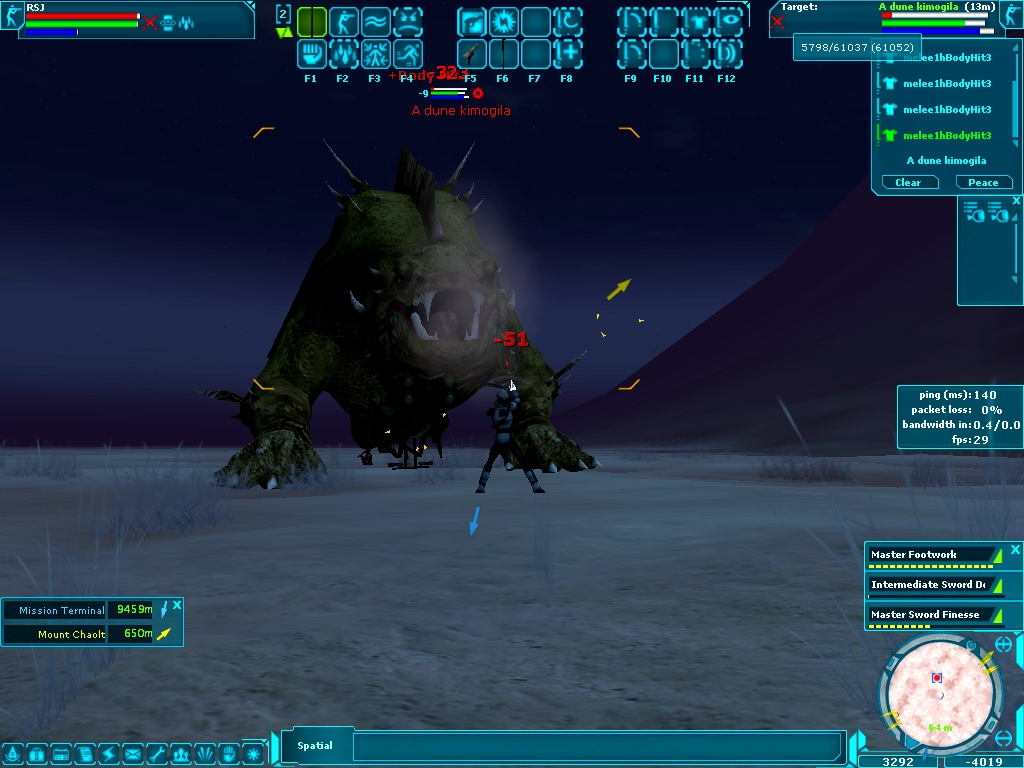
Task: Open the mail envelope menu icon
Action: click(x=132, y=753)
